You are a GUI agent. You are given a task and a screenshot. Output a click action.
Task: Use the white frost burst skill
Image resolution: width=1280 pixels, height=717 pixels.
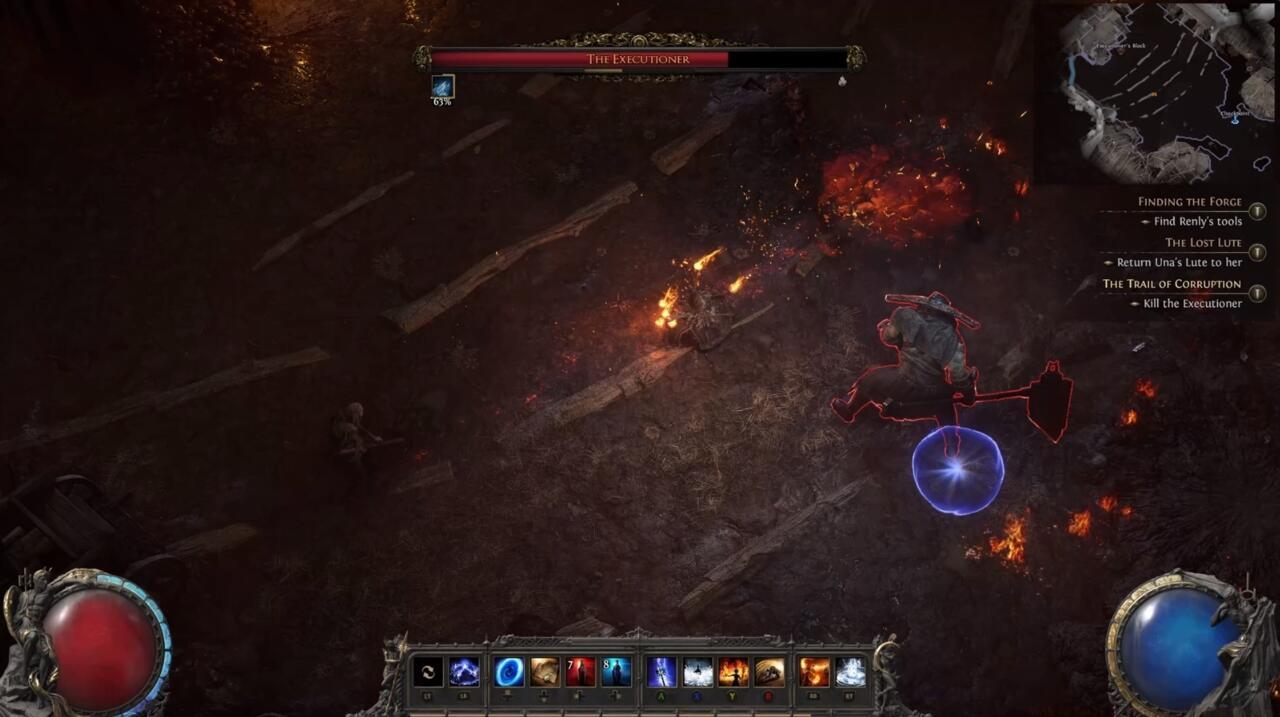point(698,671)
